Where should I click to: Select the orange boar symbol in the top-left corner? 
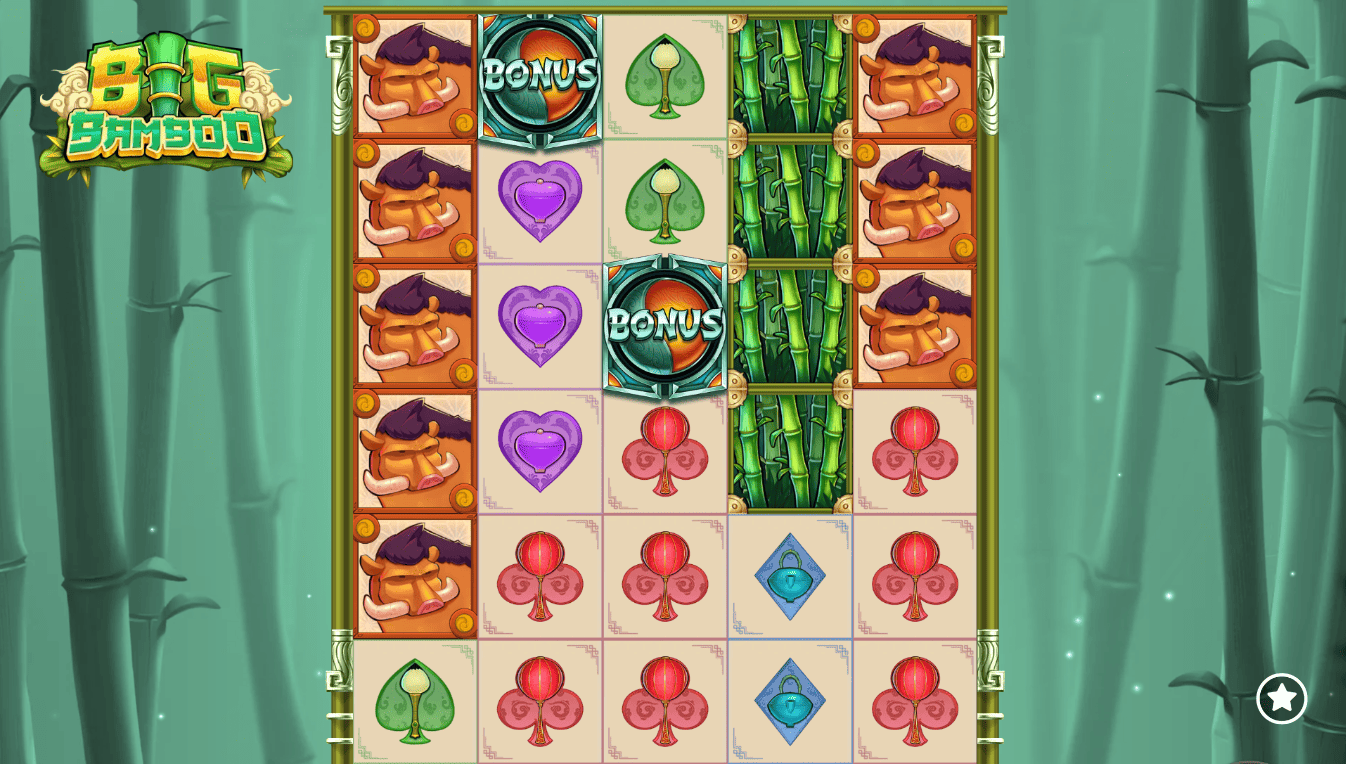(x=415, y=75)
